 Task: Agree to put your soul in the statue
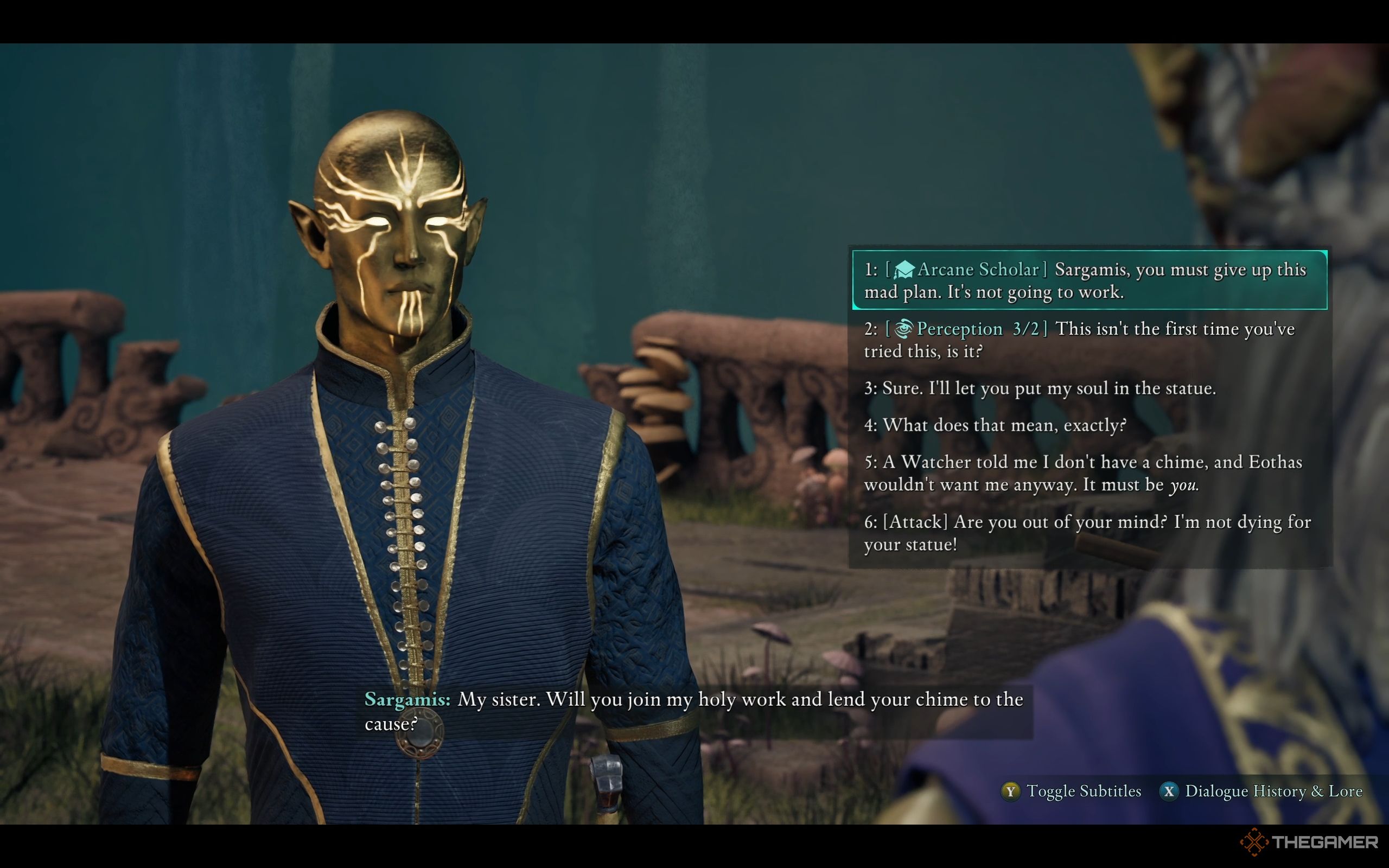(x=1040, y=388)
